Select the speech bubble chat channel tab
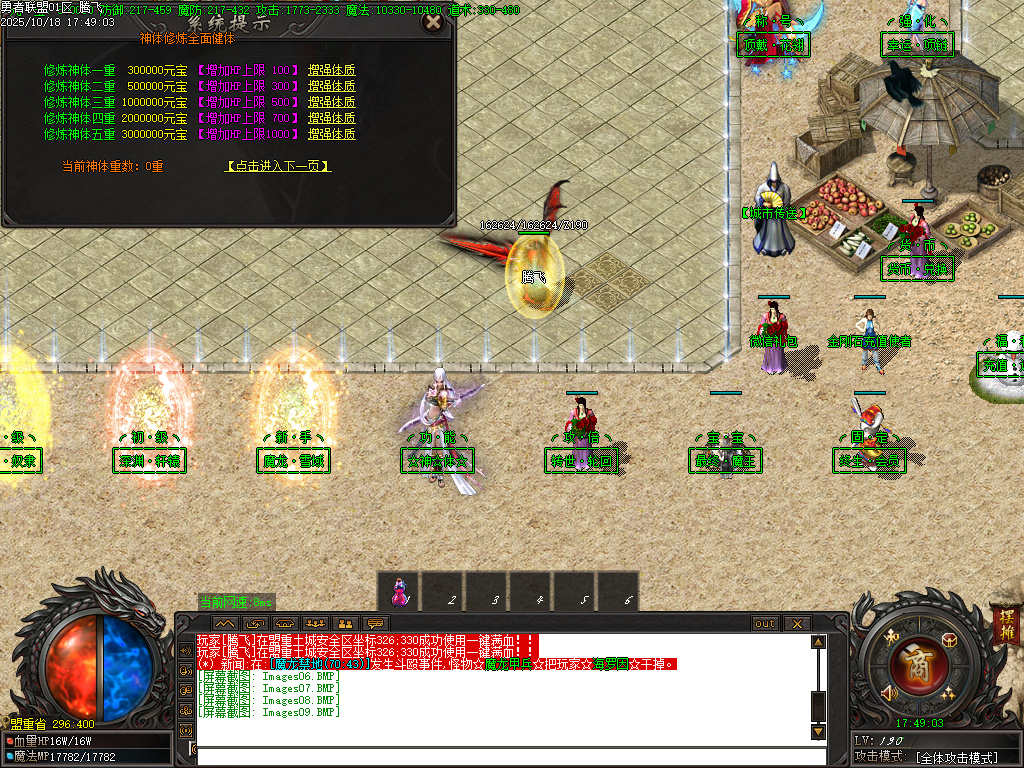Screen dimensions: 1024x768 click(x=376, y=623)
